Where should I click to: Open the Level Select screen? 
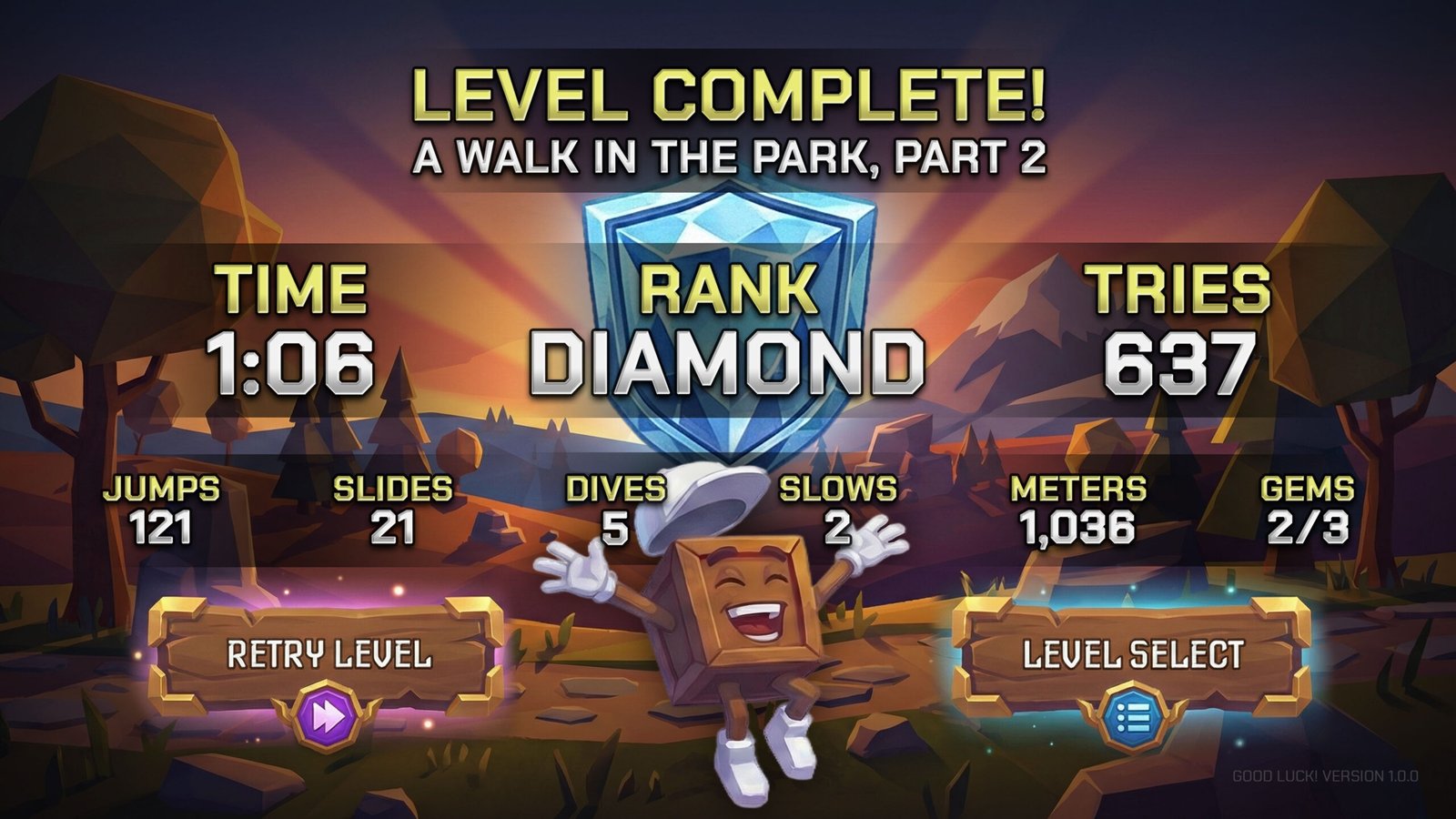point(1132,655)
